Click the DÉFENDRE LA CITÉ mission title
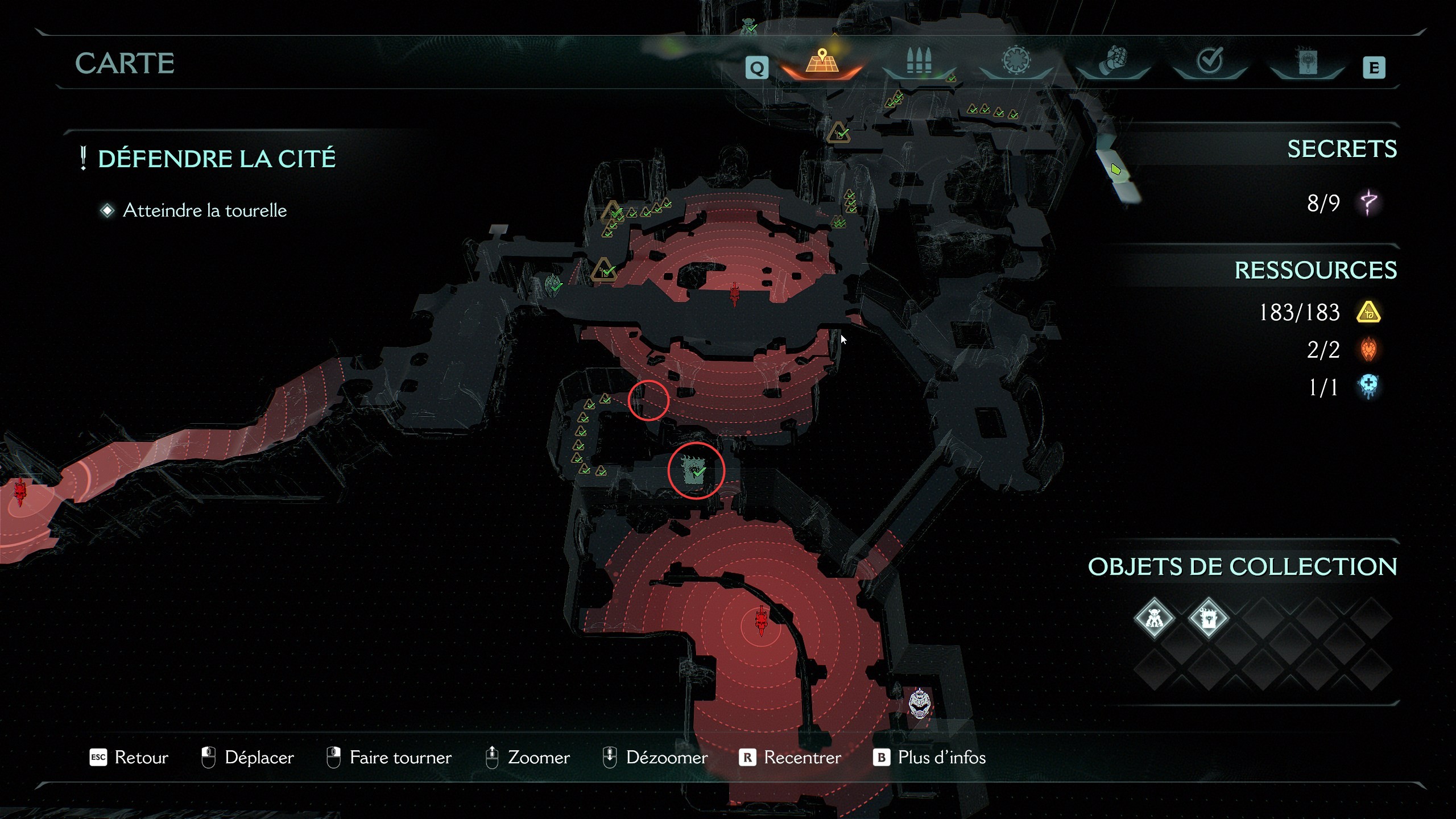The image size is (1456, 819). tap(216, 158)
